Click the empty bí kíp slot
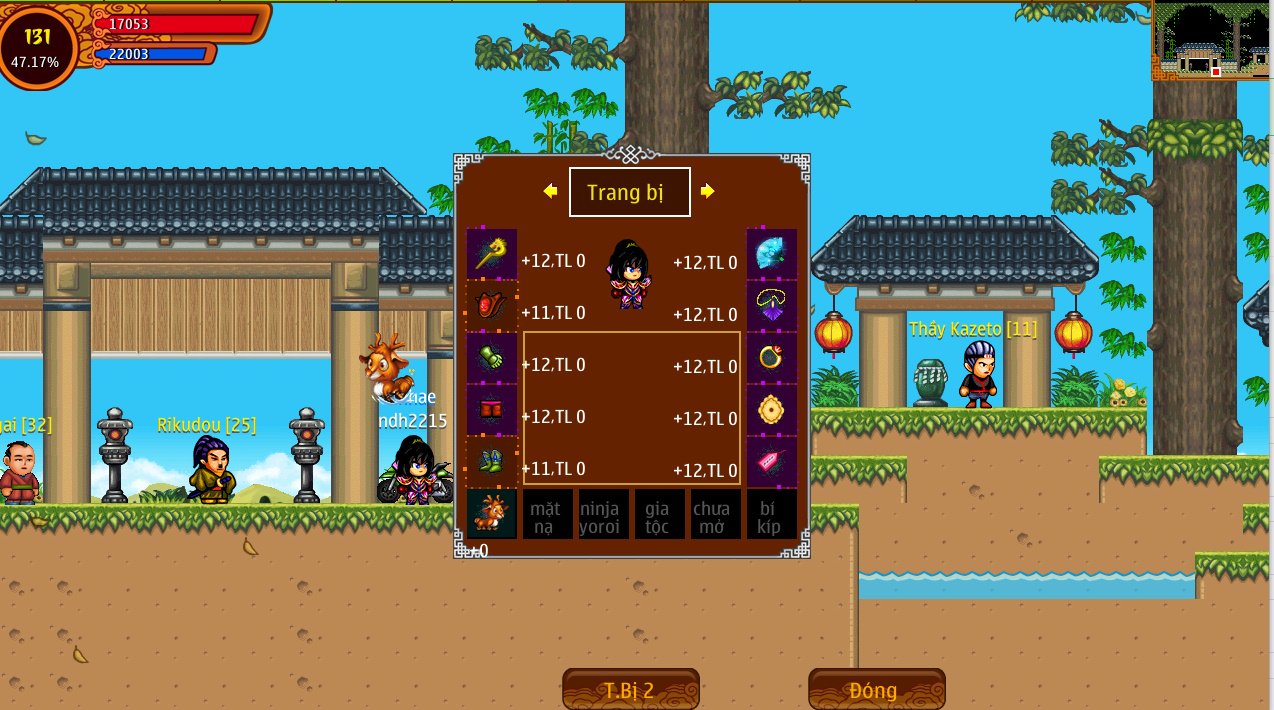Viewport: 1274px width, 710px height. (x=772, y=514)
